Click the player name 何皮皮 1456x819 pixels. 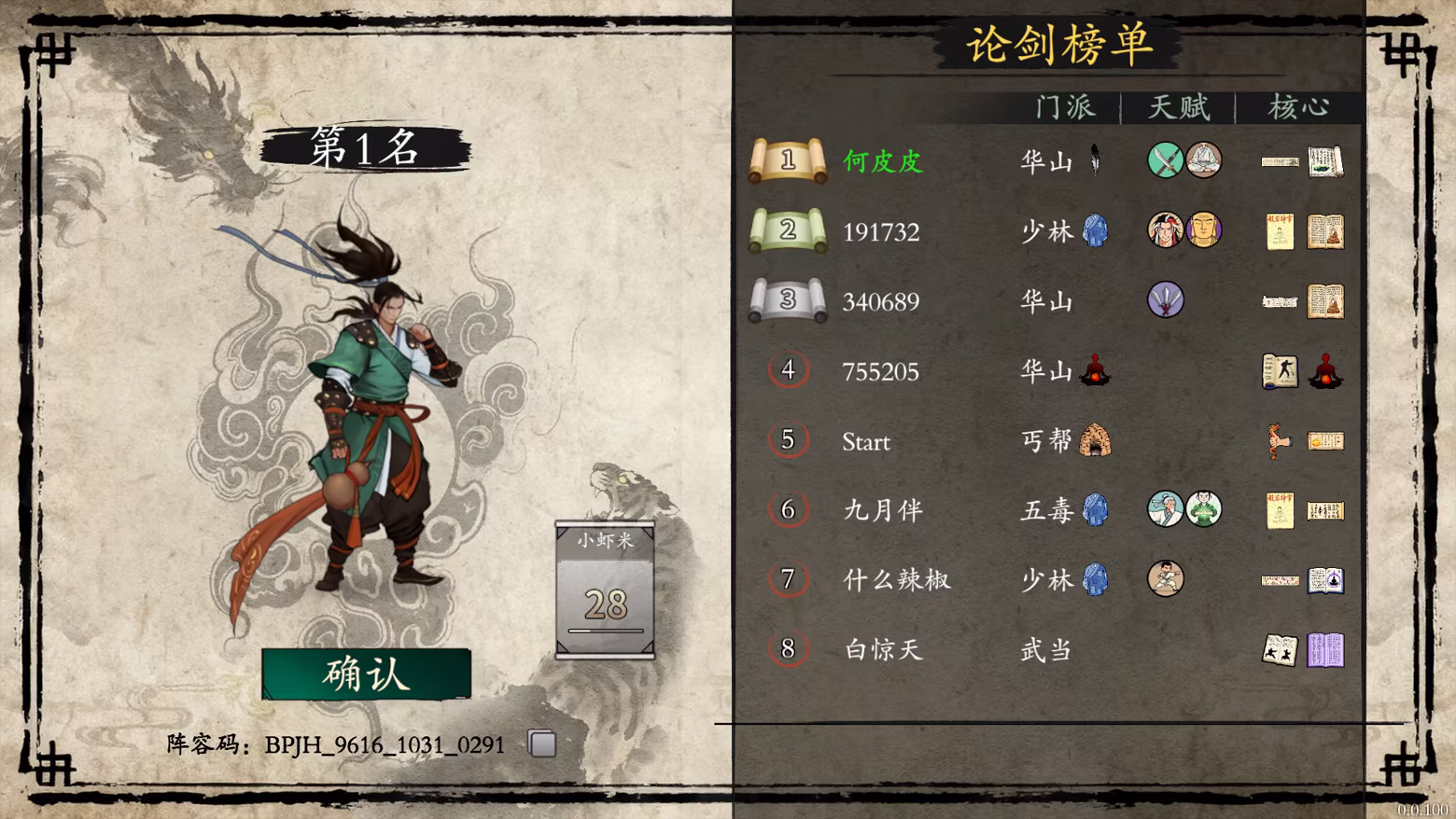[881, 161]
